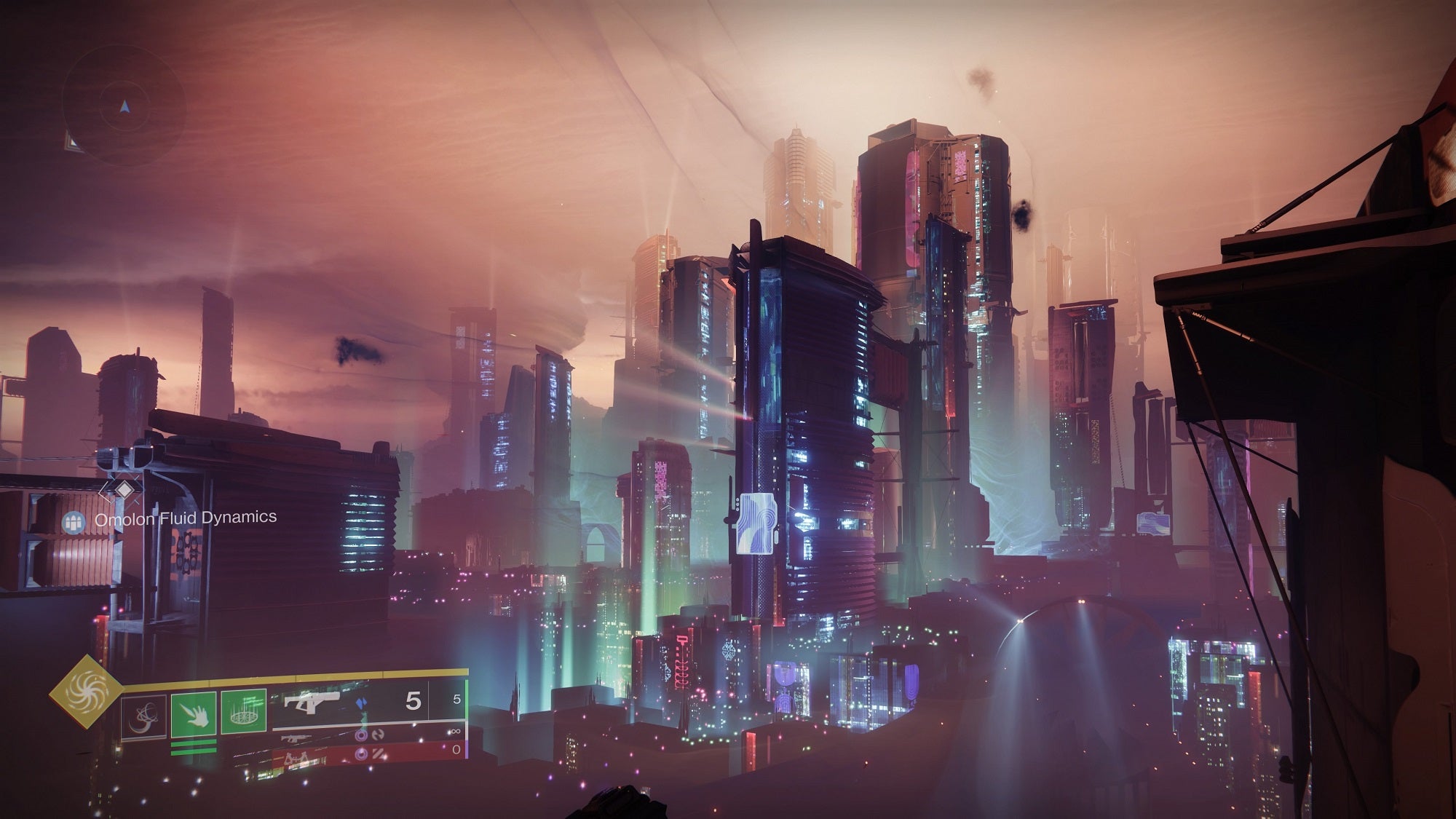The width and height of the screenshot is (1456, 819).
Task: Select the circular class ability icon
Action: 145,716
